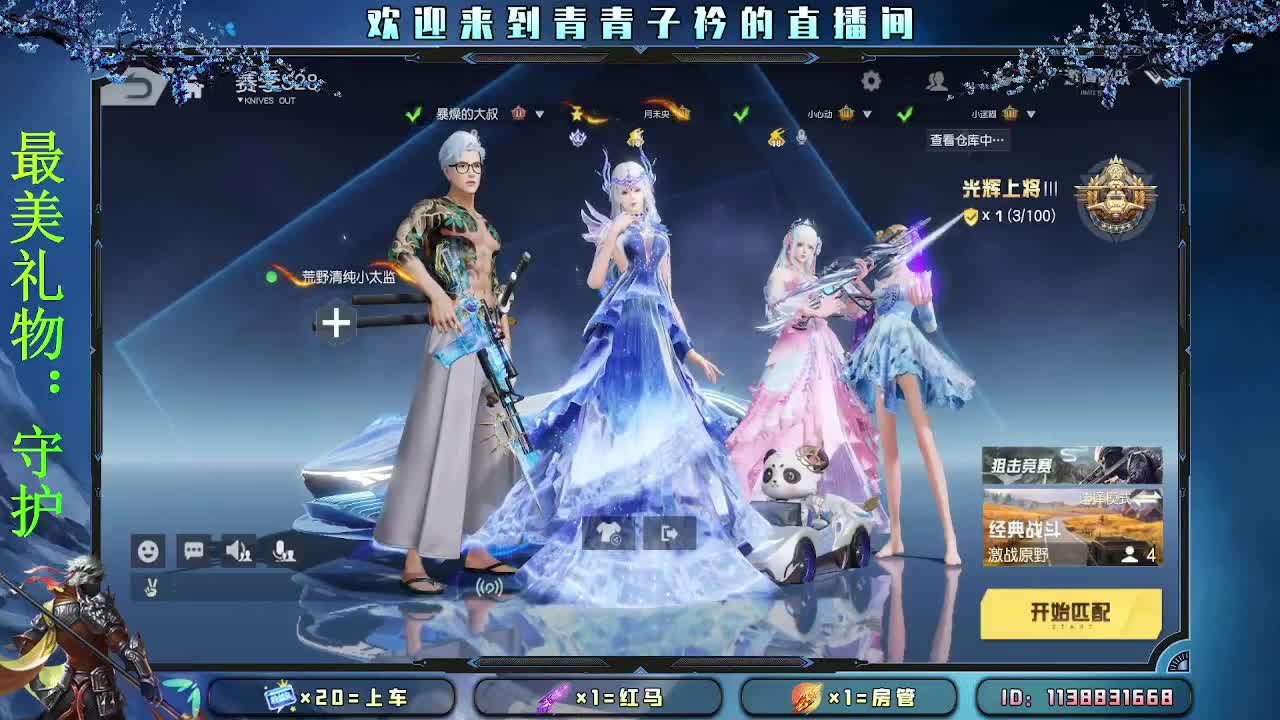Expand the rank dropdown next to 小迷糊
Screen dimensions: 1280x720
click(x=1030, y=113)
